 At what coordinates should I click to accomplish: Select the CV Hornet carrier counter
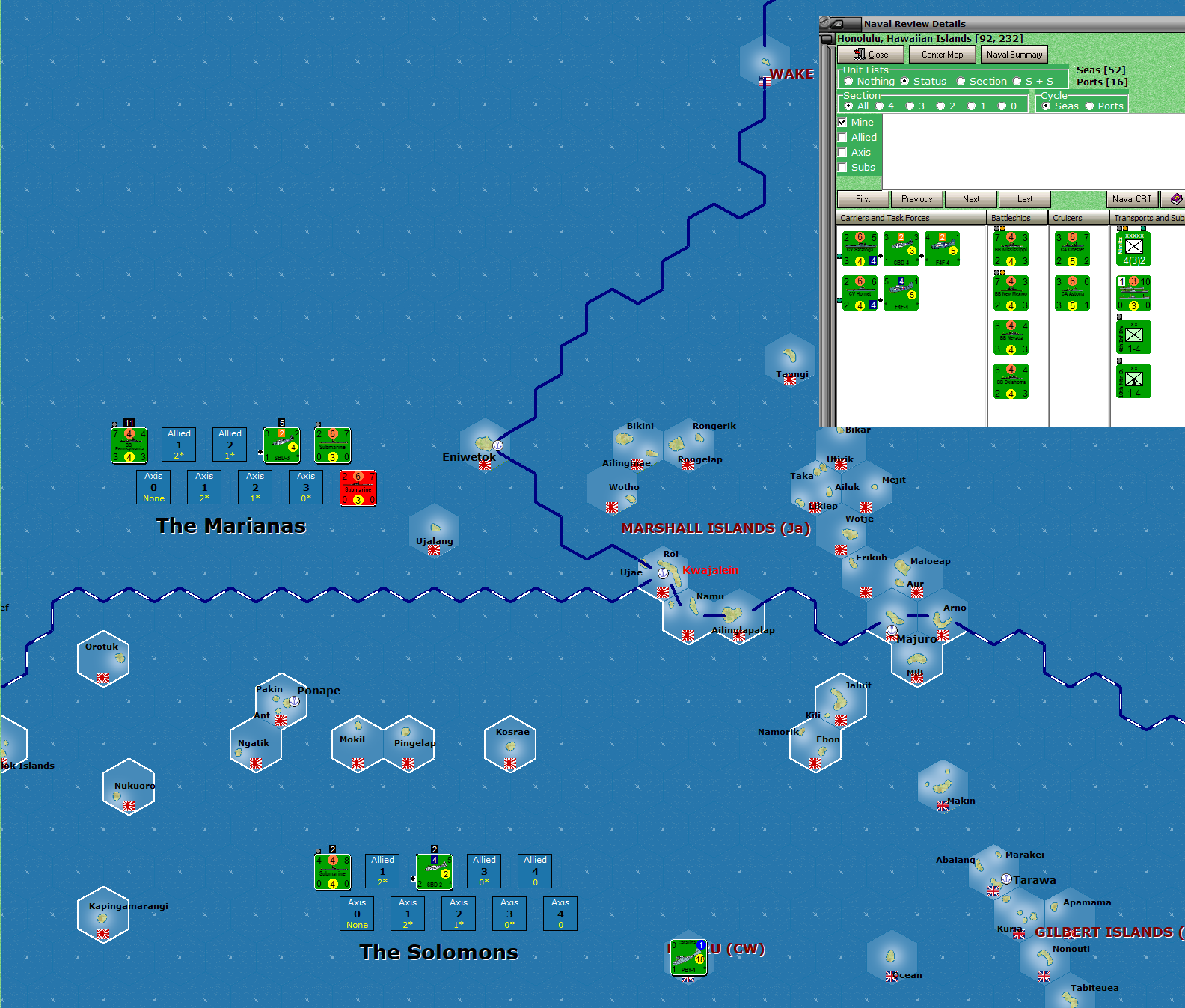click(860, 293)
